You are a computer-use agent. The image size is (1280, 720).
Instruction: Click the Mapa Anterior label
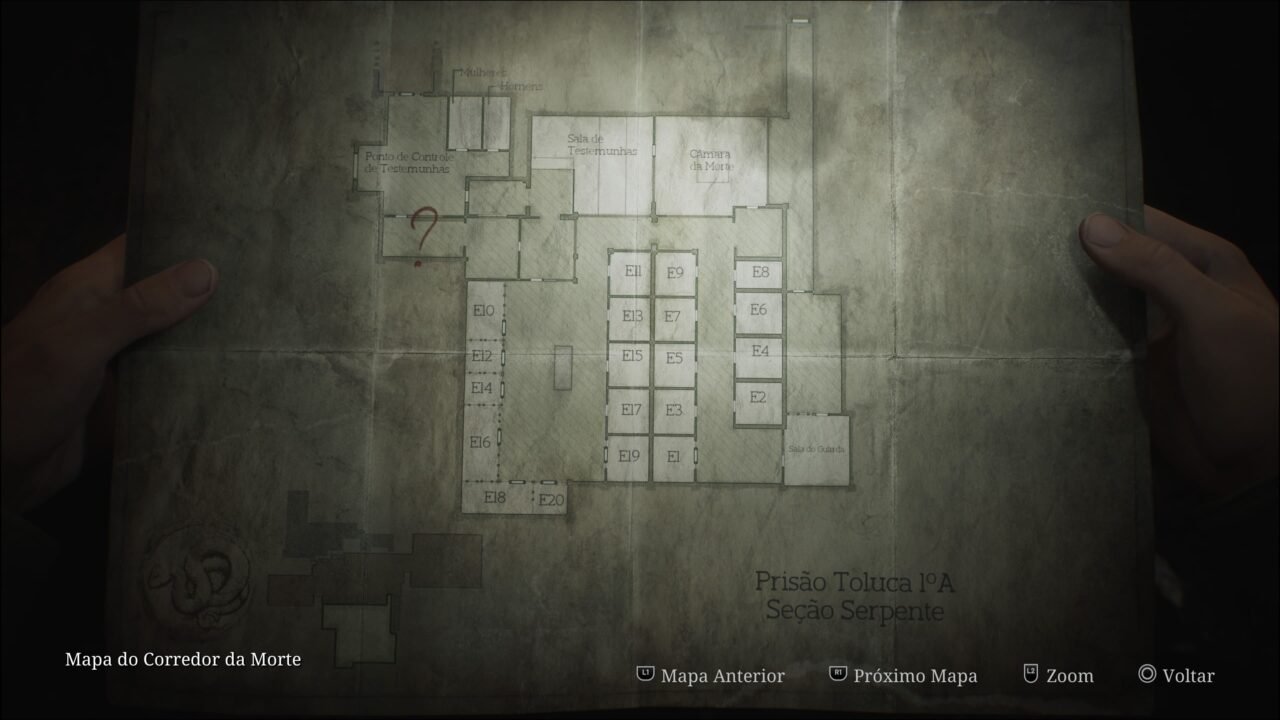pyautogui.click(x=722, y=676)
